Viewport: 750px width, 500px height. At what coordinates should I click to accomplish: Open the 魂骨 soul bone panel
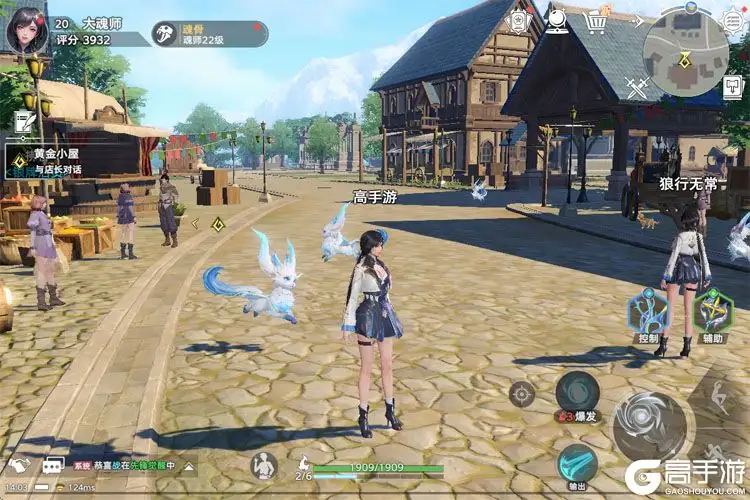(x=210, y=34)
